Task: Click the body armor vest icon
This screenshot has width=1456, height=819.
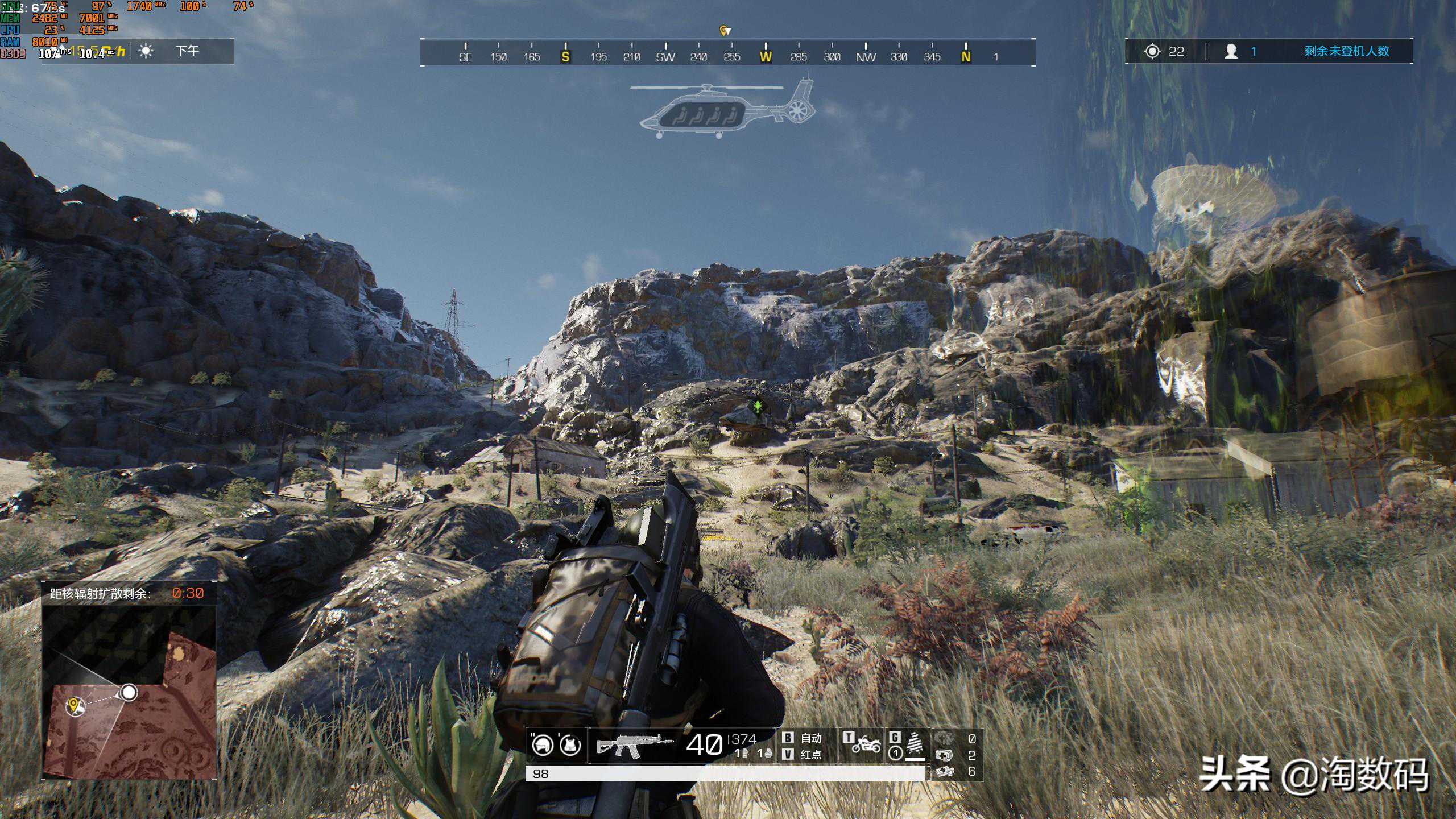Action: 570,744
